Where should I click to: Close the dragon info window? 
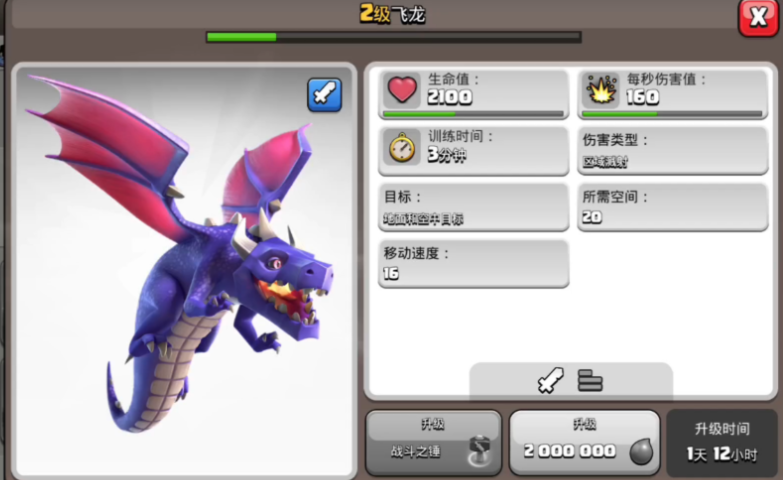pyautogui.click(x=759, y=18)
